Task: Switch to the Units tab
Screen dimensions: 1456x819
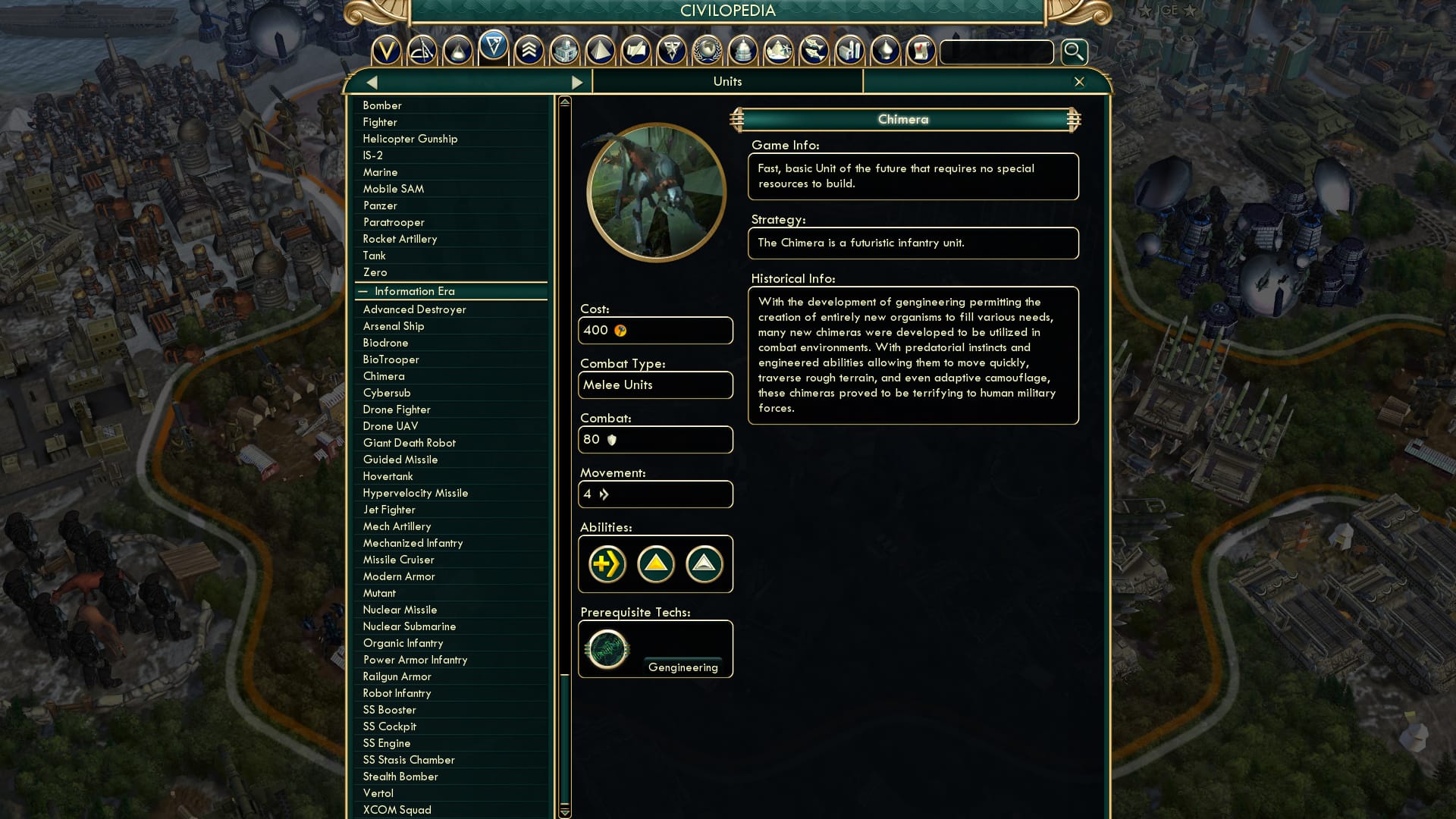Action: tap(726, 81)
